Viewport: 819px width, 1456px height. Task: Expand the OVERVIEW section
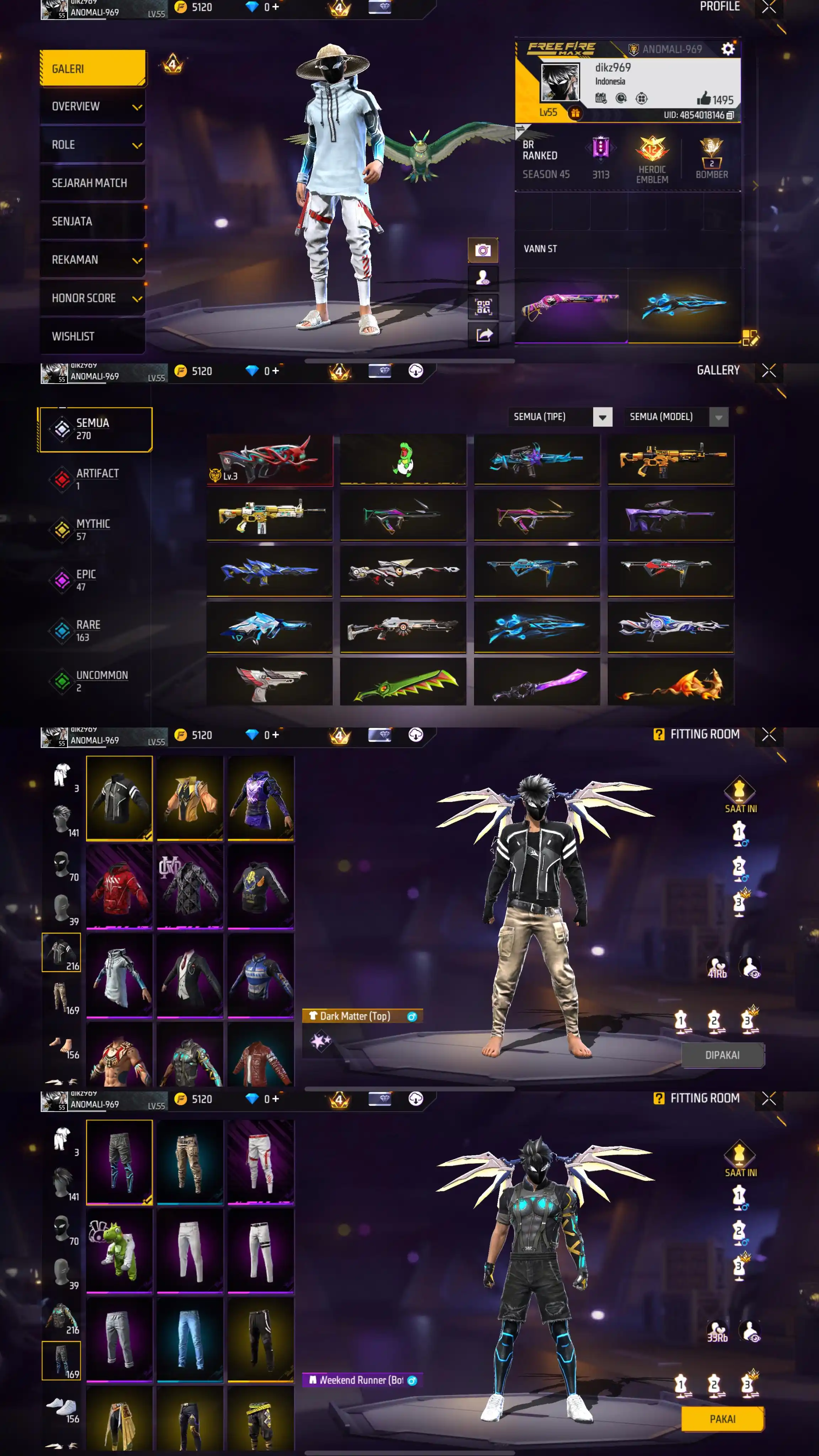pyautogui.click(x=93, y=107)
